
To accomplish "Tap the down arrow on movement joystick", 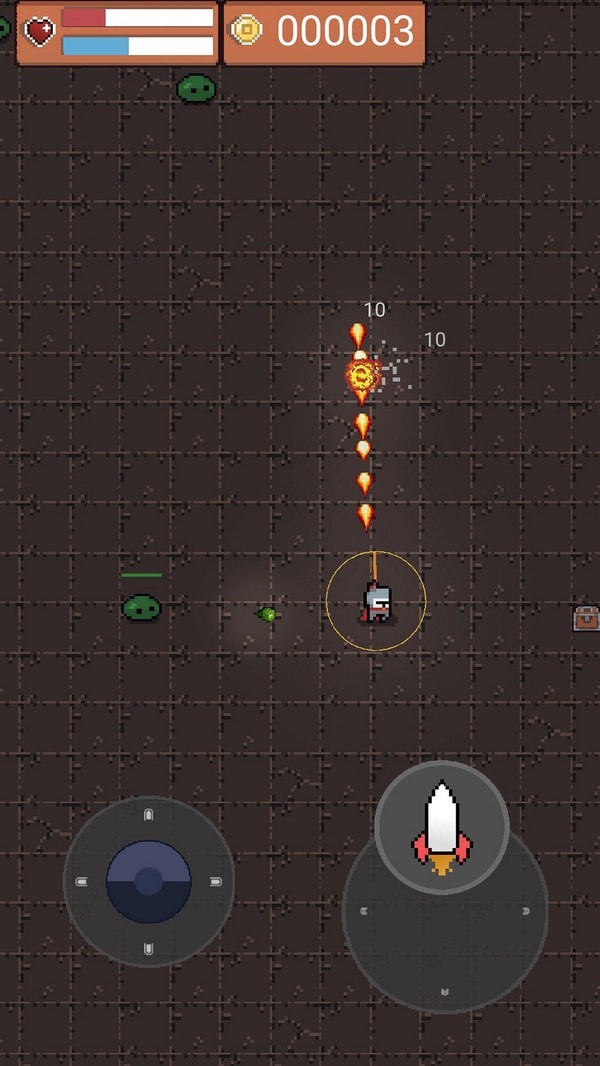I will click(x=149, y=948).
